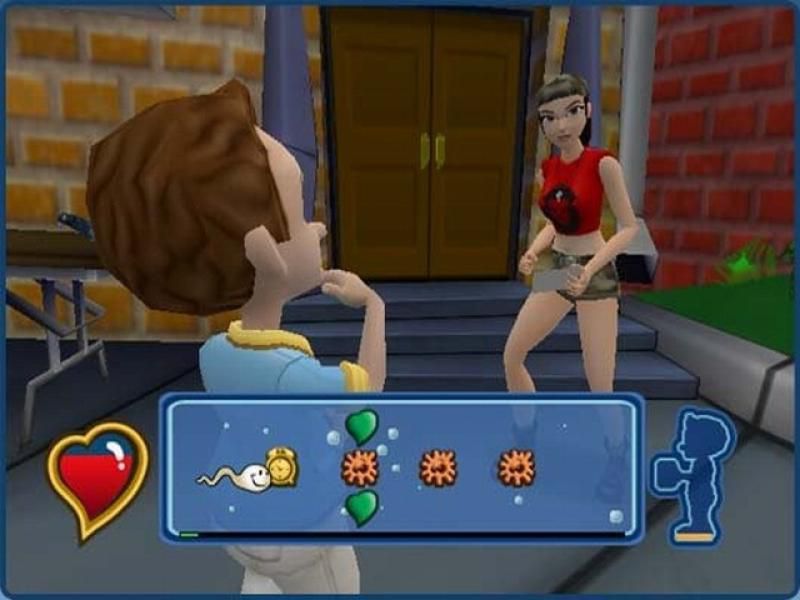Viewport: 800px width, 600px height.
Task: Select the lower green heart token
Action: tap(362, 507)
